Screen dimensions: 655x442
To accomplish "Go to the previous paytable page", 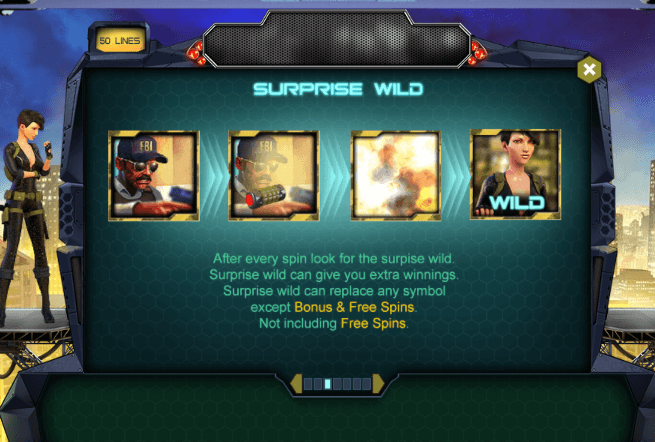I will click(x=295, y=383).
